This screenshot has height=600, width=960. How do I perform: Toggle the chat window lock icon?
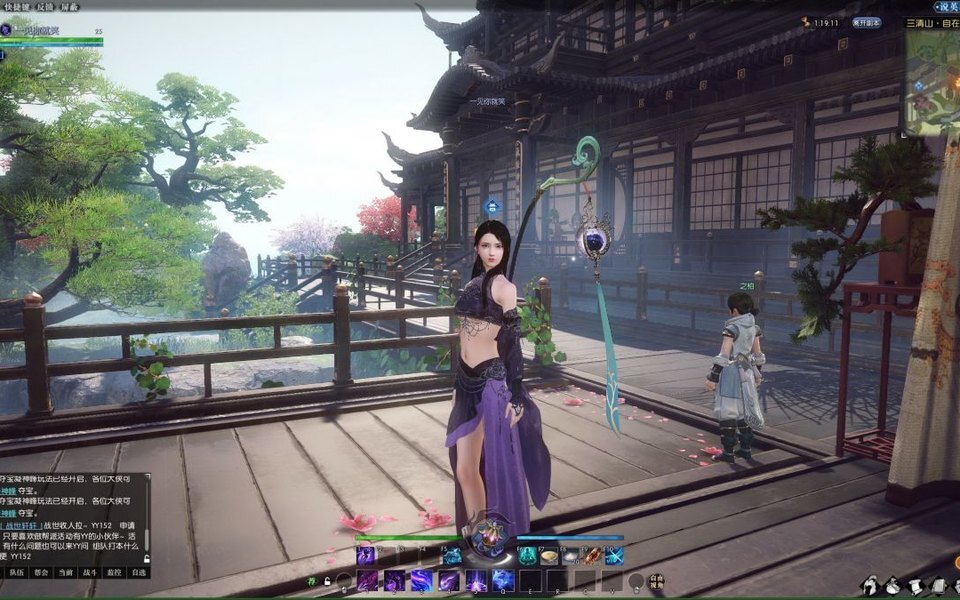(148, 558)
